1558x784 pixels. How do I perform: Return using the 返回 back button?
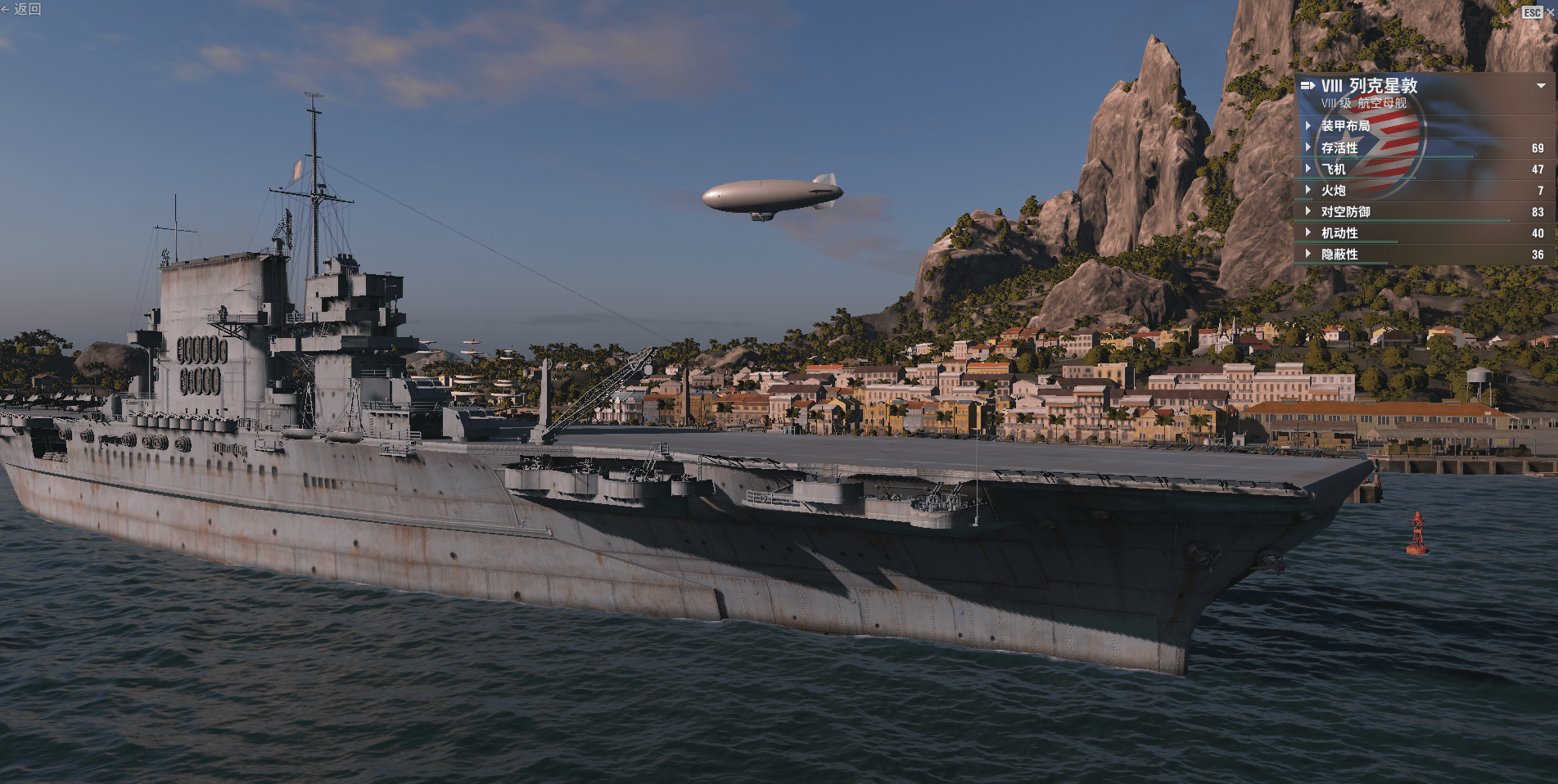(22, 10)
